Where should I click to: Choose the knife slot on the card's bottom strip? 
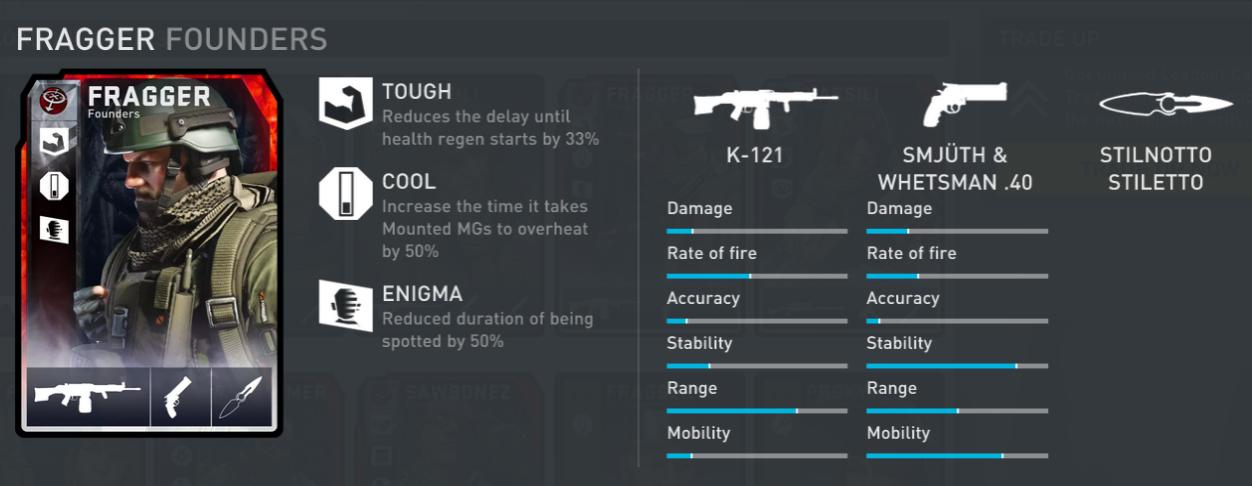(241, 396)
